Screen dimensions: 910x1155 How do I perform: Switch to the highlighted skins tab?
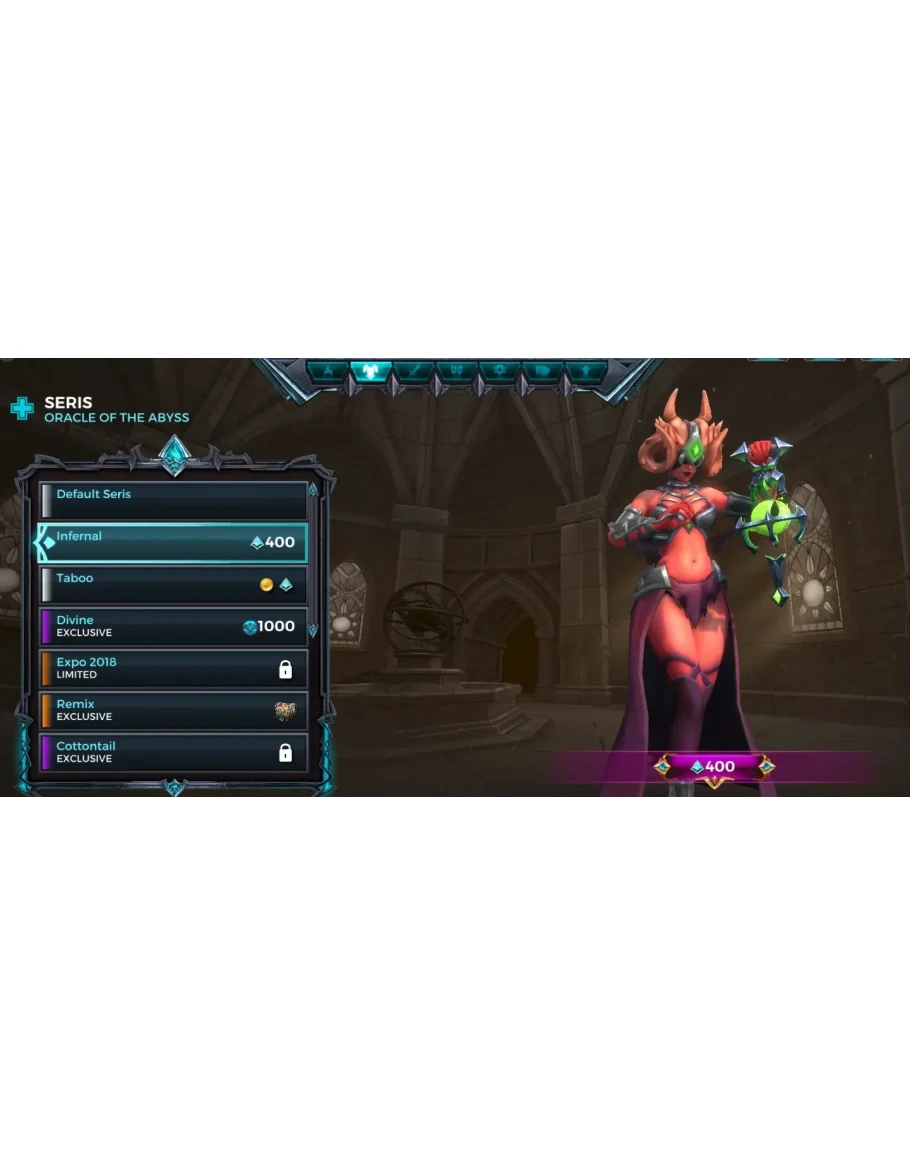[x=370, y=372]
